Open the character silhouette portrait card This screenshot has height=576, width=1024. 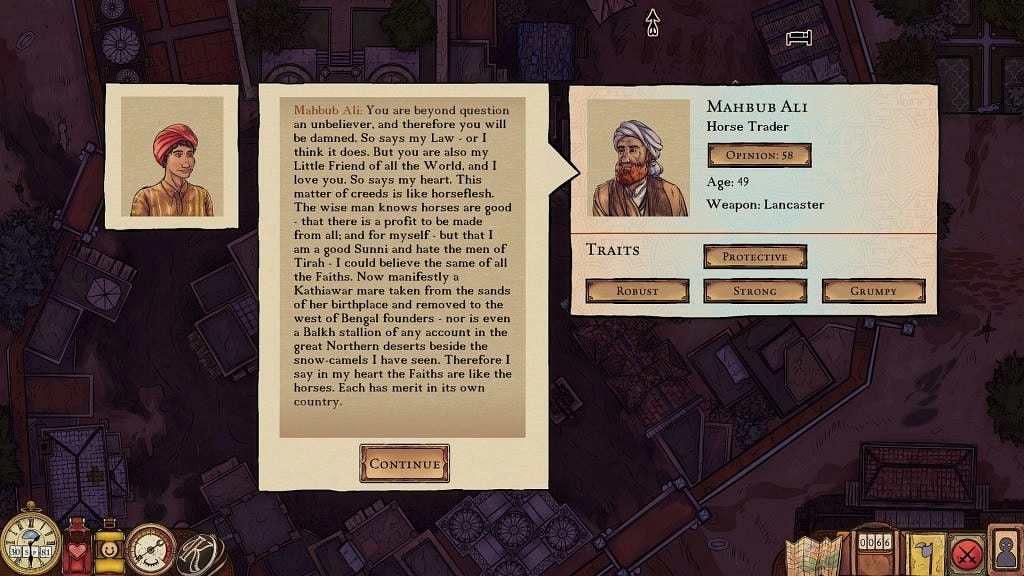click(x=1004, y=550)
